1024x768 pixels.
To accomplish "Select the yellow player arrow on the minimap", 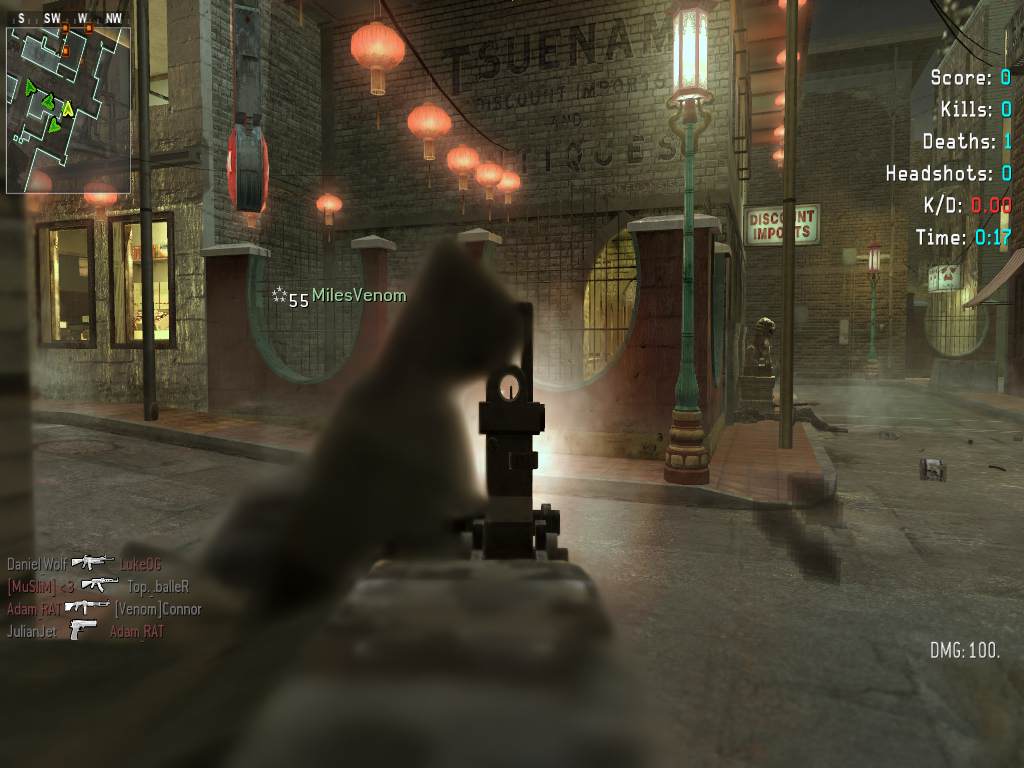I will pyautogui.click(x=68, y=107).
